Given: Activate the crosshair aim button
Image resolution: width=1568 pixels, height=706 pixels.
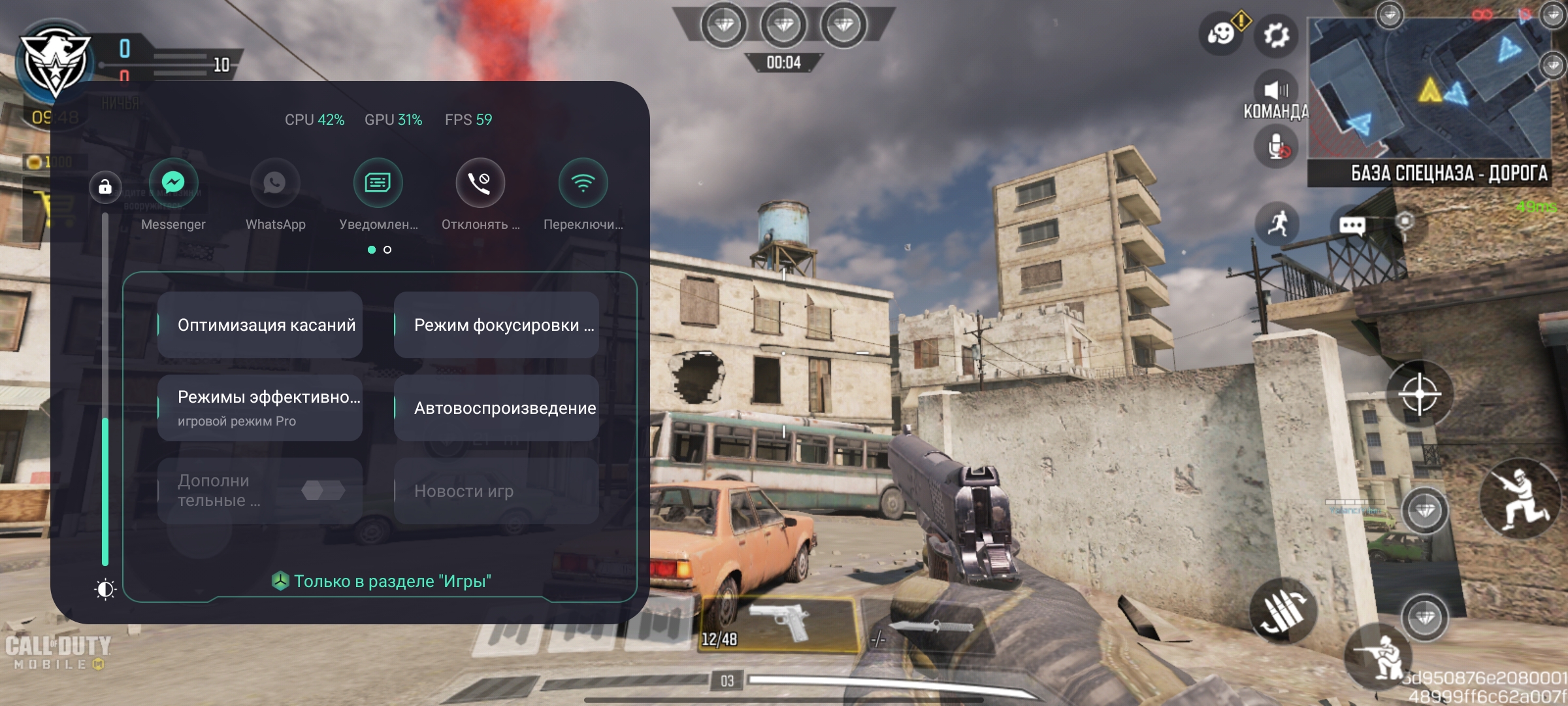Looking at the screenshot, I should 1419,394.
